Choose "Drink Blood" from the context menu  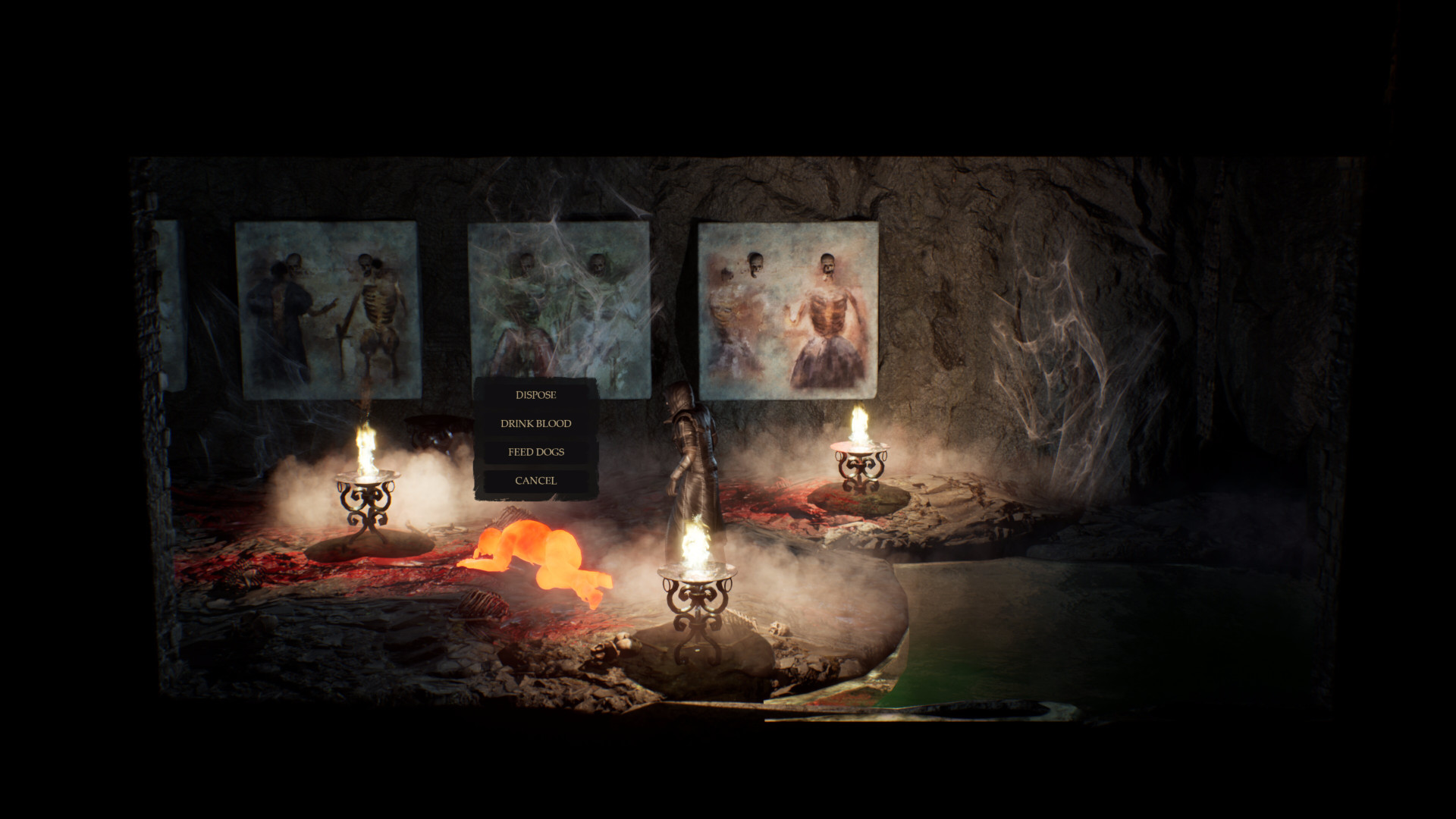(535, 423)
